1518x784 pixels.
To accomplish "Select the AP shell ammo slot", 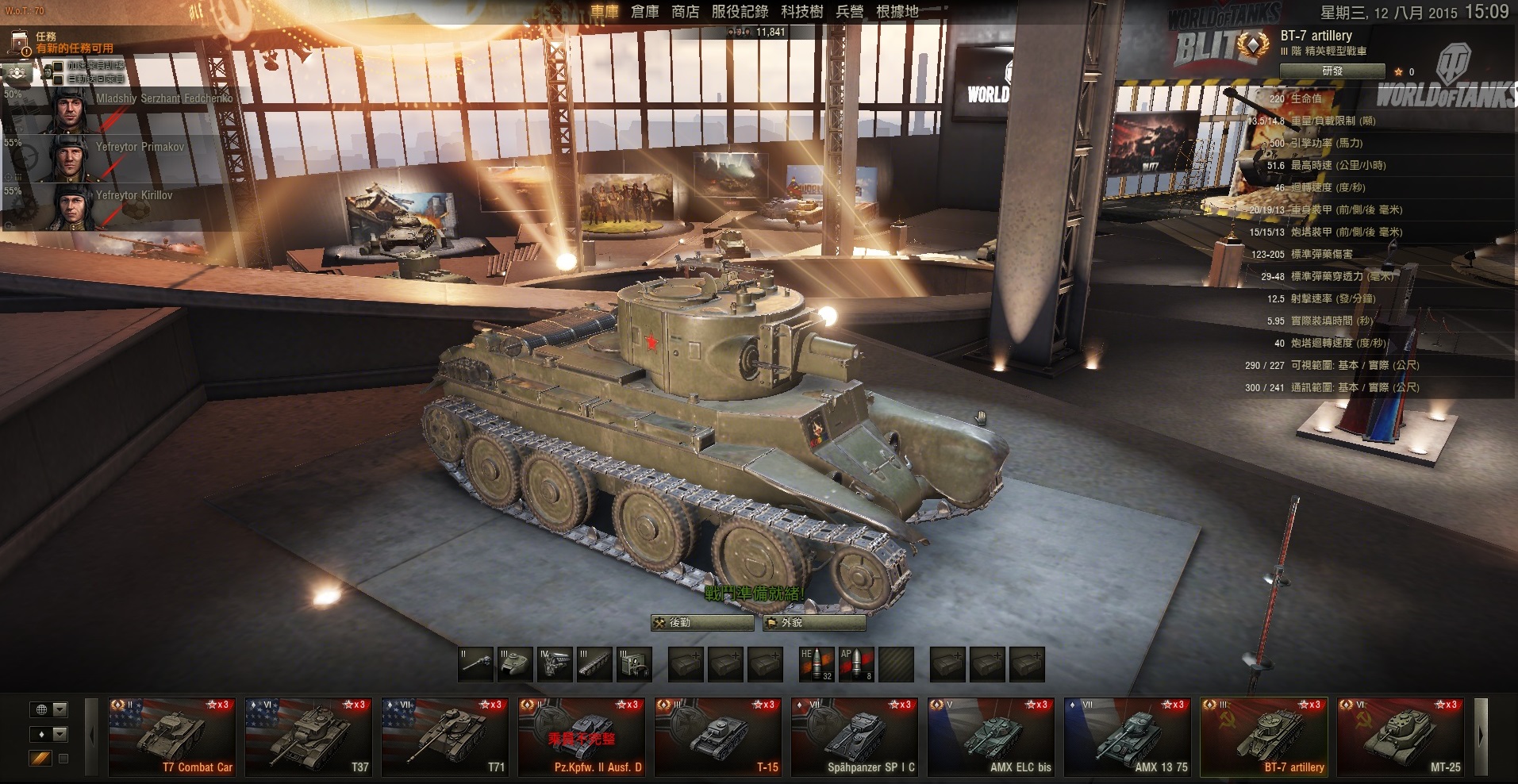I will (856, 664).
